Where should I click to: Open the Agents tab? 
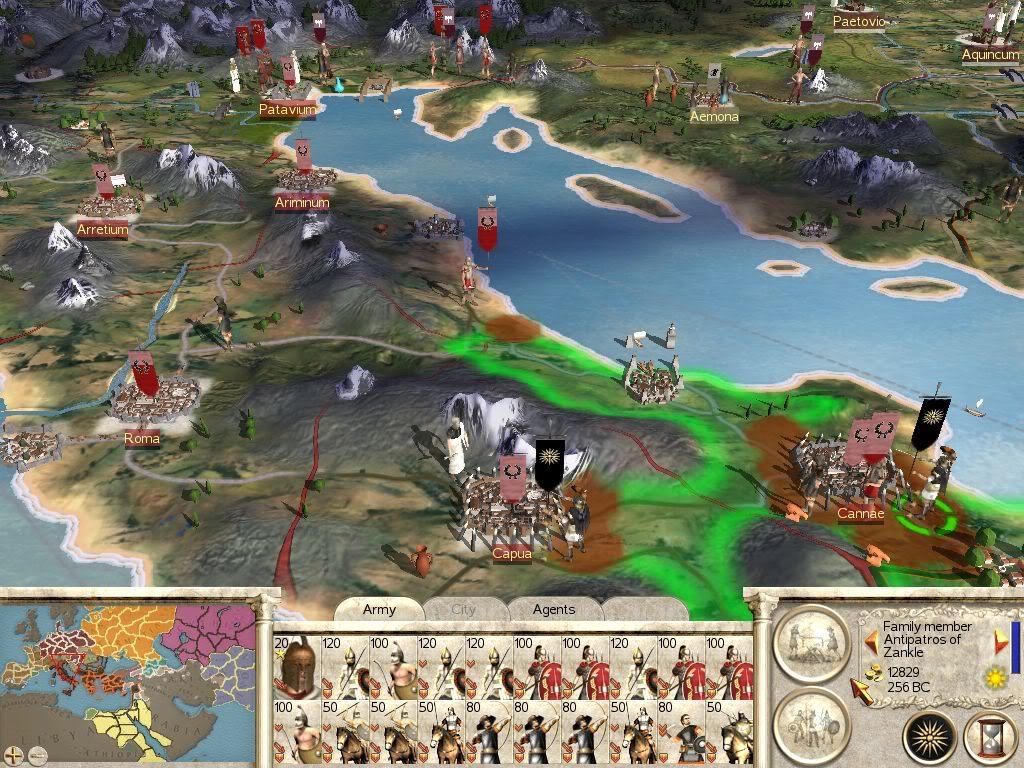coord(553,609)
